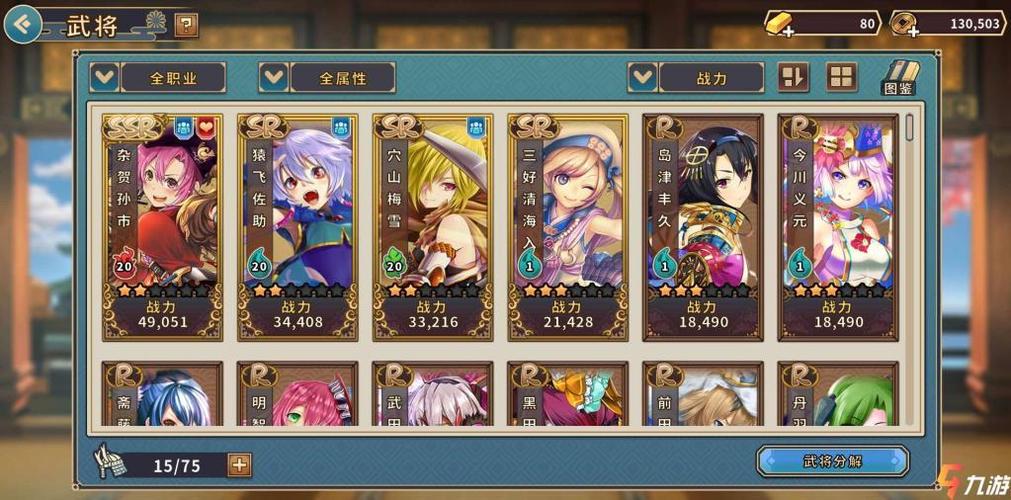The image size is (1011, 500).
Task: Select the R card 岛津丰久
Action: pyautogui.click(x=702, y=226)
